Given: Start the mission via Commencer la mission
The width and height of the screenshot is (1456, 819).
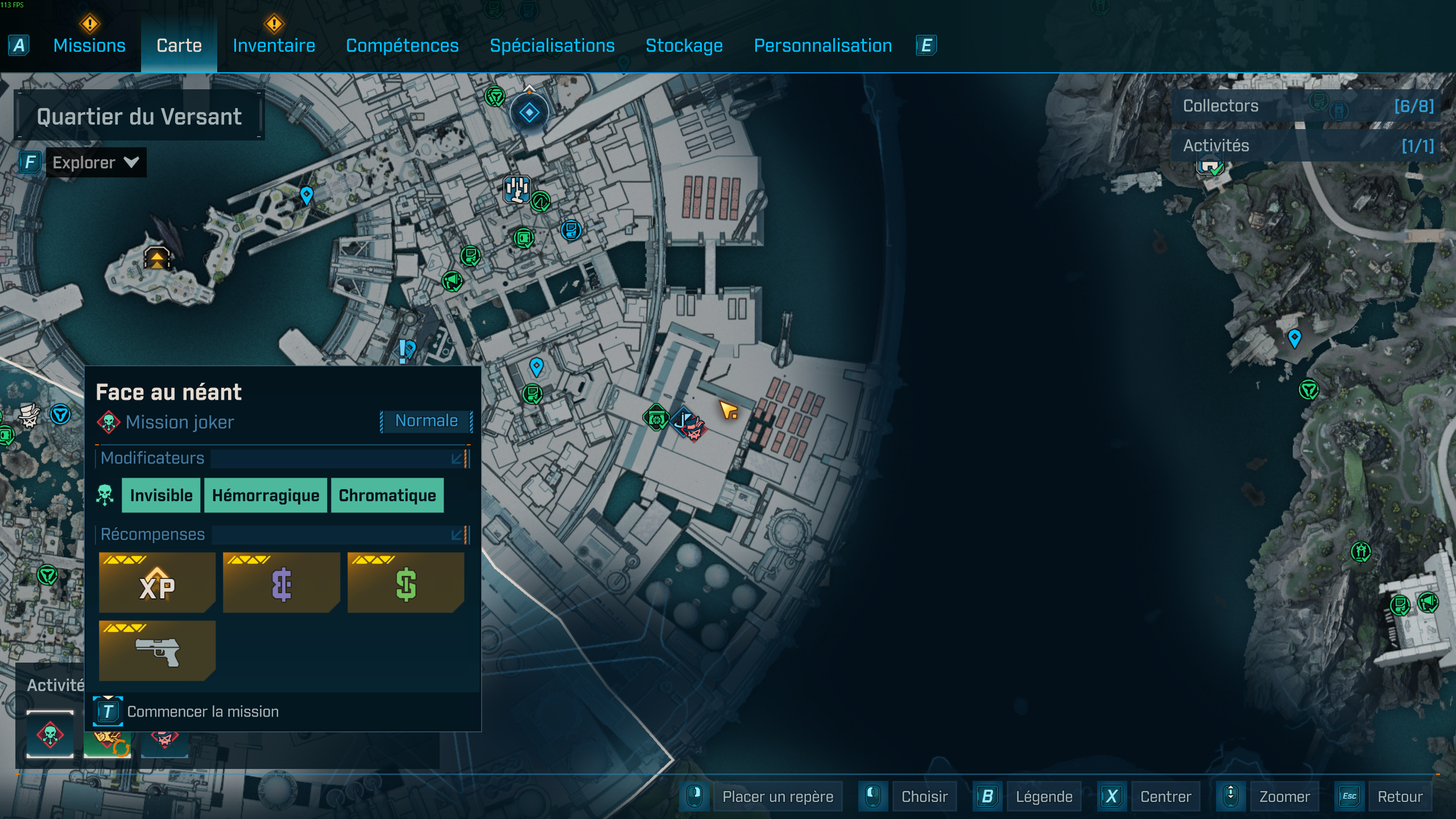Looking at the screenshot, I should pyautogui.click(x=202, y=712).
